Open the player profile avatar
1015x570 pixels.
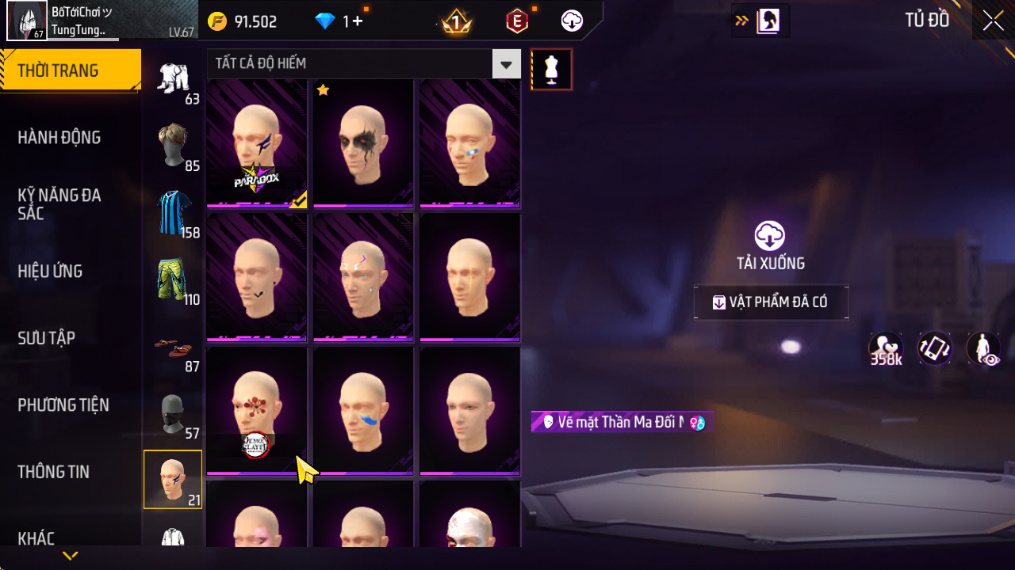[25, 21]
